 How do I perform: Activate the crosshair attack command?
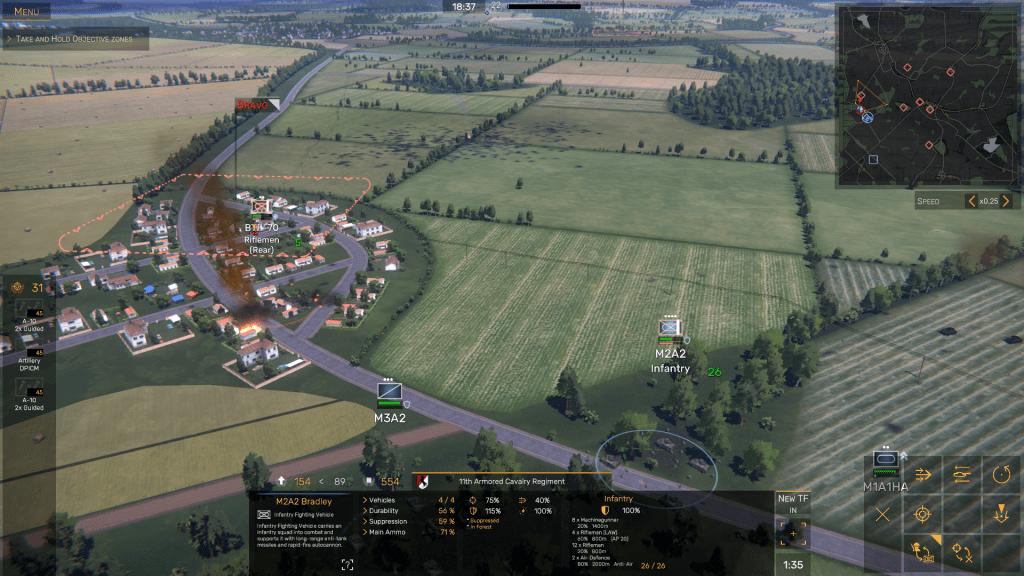tap(923, 514)
